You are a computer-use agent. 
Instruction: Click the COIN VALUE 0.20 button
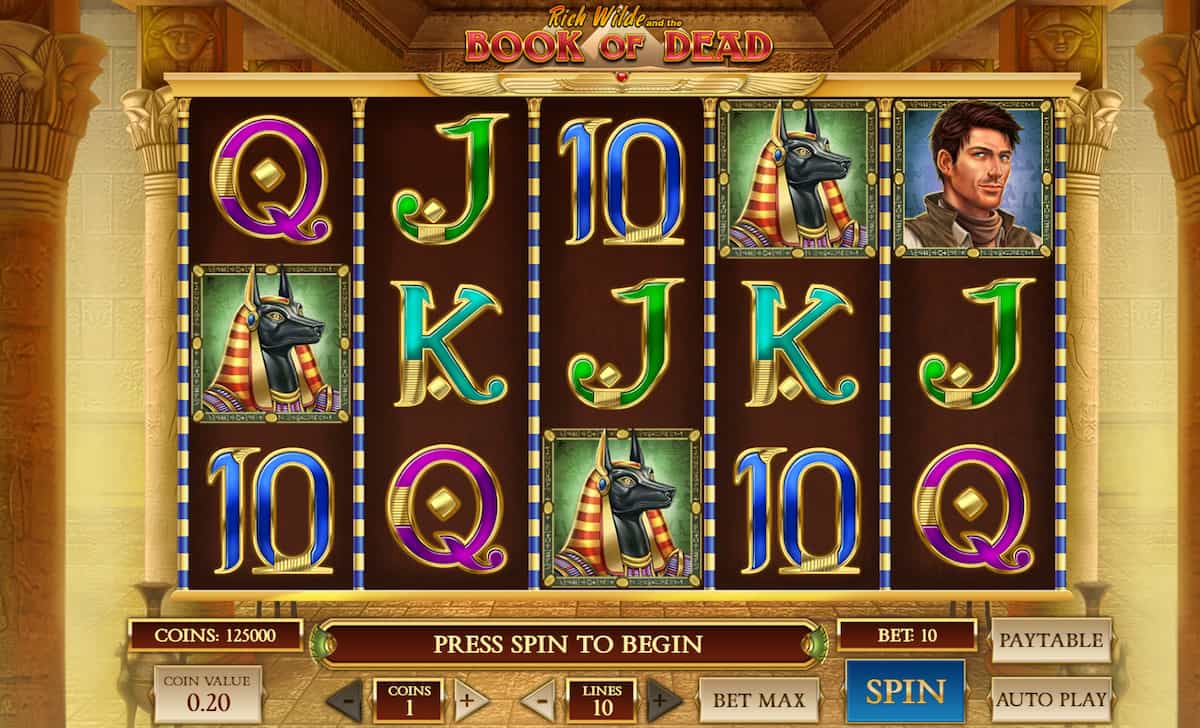coord(208,693)
